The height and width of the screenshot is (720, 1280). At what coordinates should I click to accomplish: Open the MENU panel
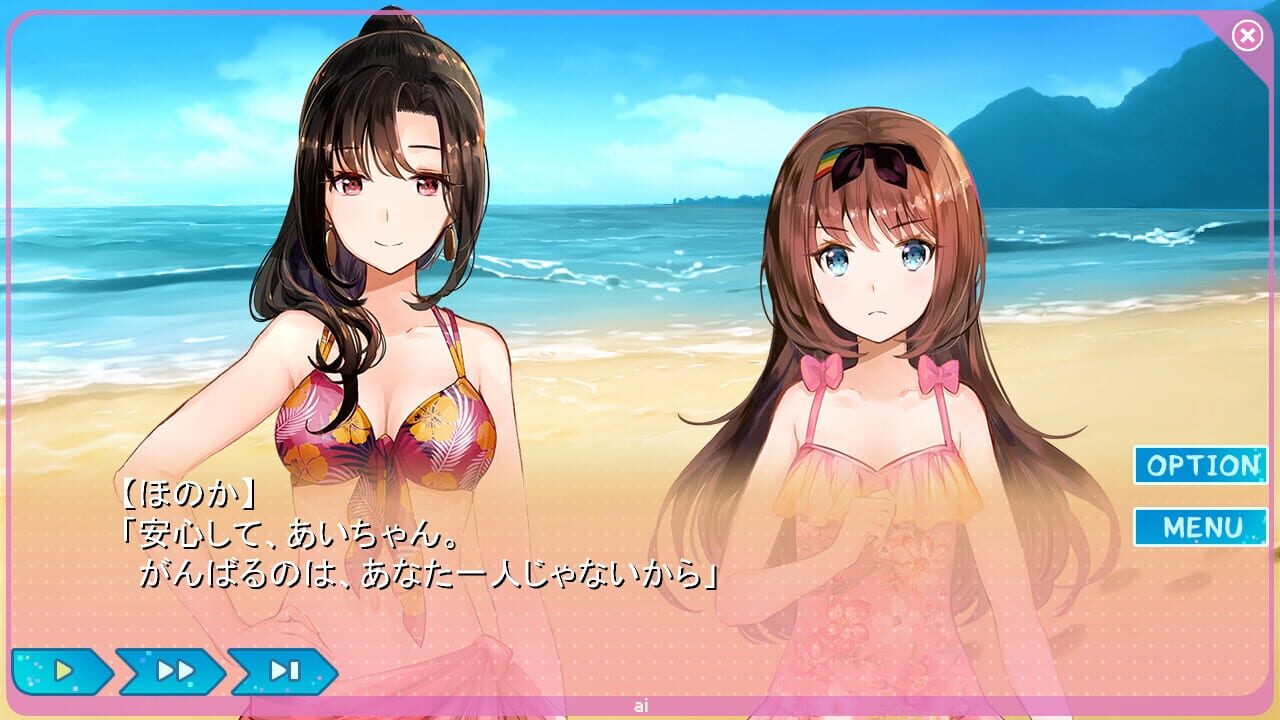point(1200,527)
